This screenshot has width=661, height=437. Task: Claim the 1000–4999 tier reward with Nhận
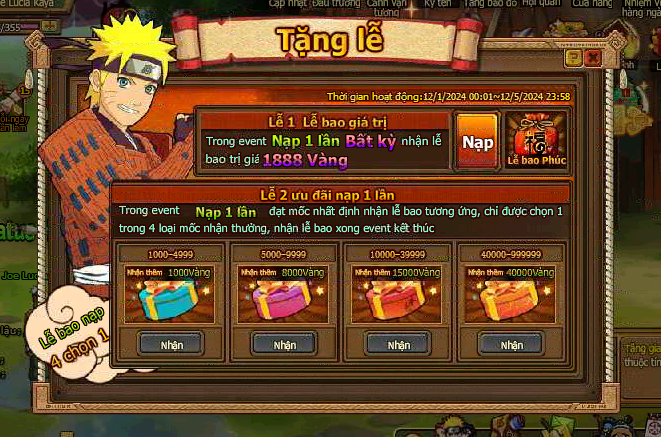(171, 344)
